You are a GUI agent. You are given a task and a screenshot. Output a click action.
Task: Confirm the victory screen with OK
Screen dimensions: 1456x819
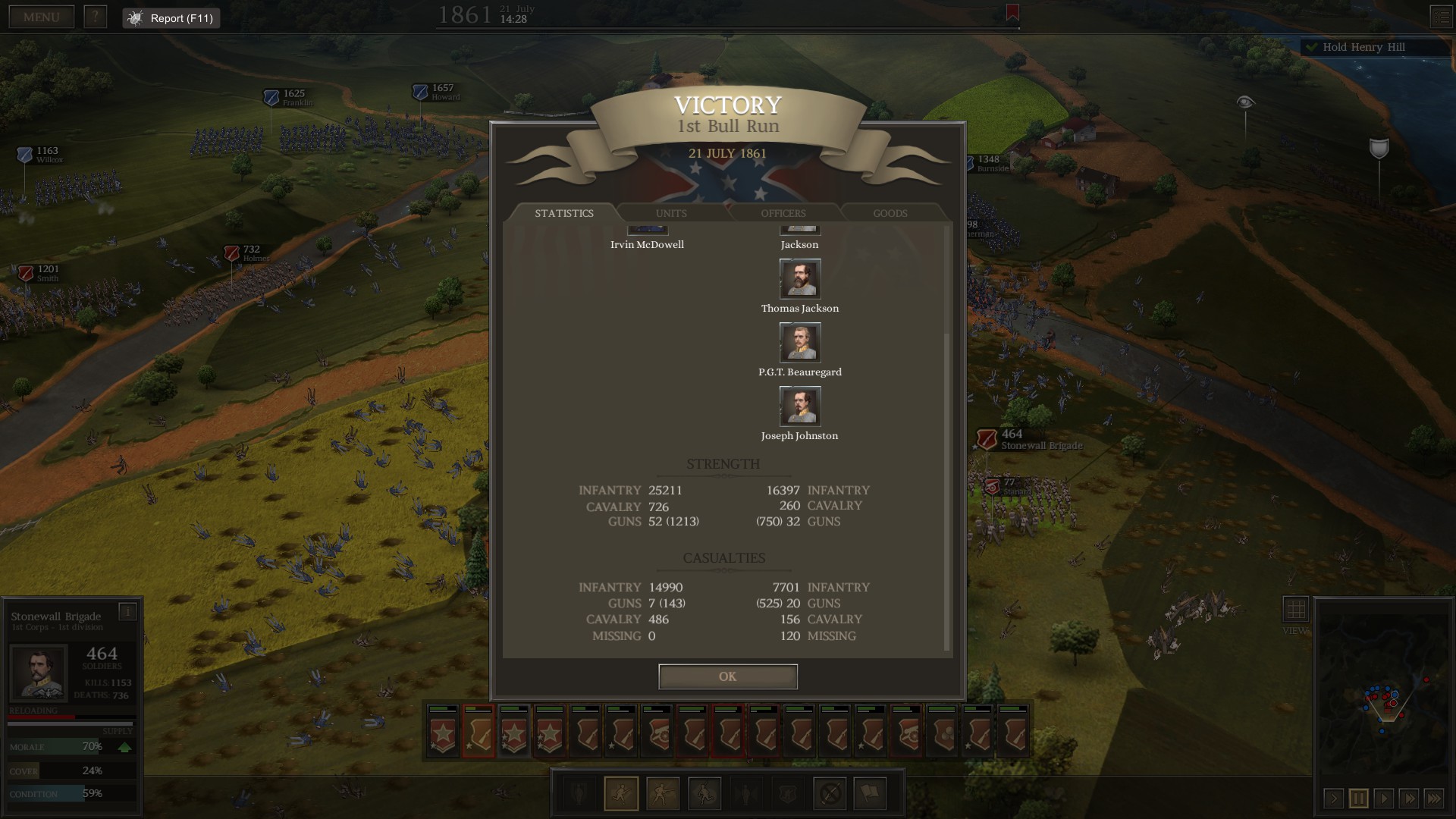click(x=727, y=676)
